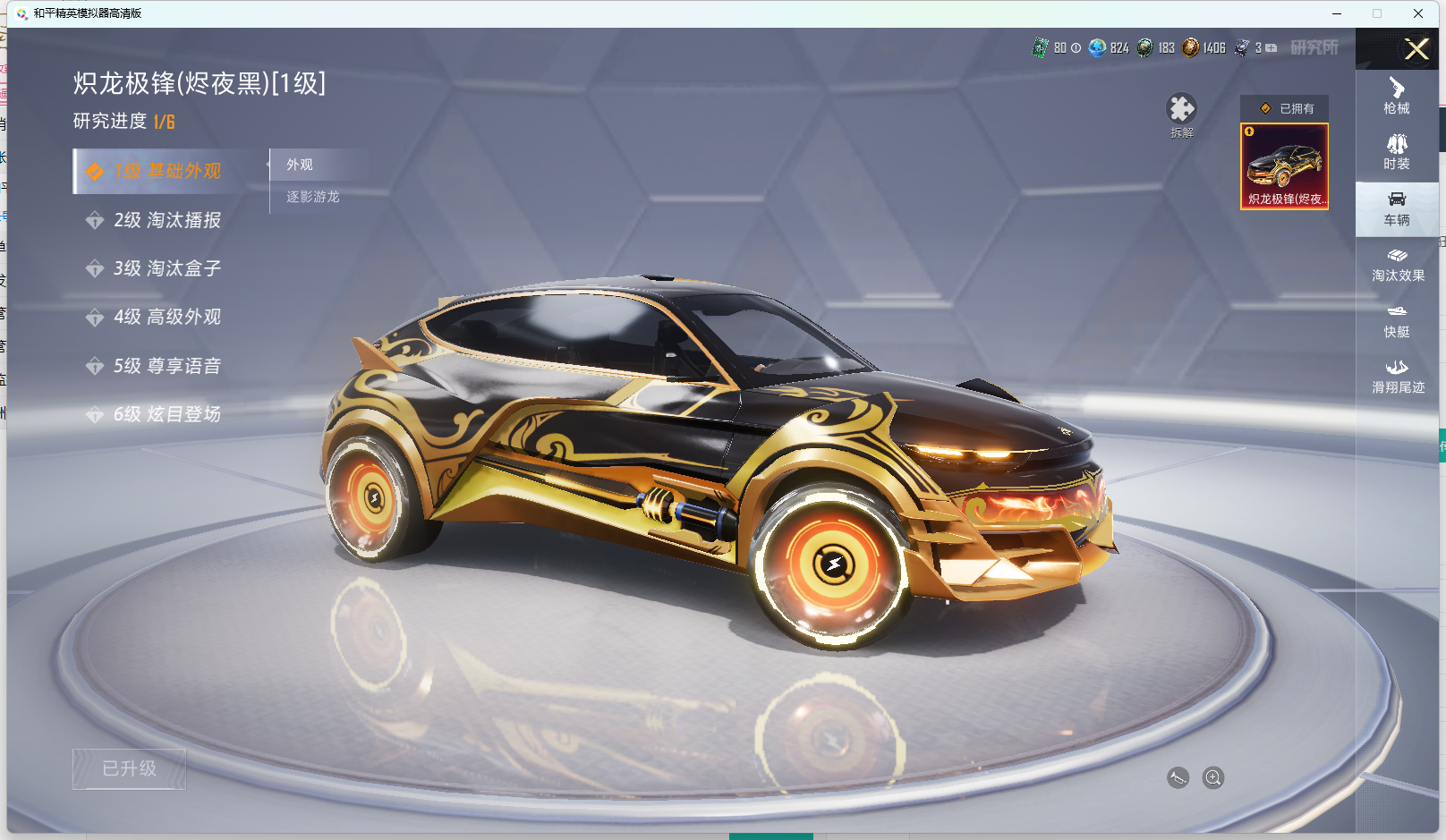Select the 炽龙极锋 vehicle thumbnail
Viewport: 1446px width, 840px height.
click(1284, 166)
